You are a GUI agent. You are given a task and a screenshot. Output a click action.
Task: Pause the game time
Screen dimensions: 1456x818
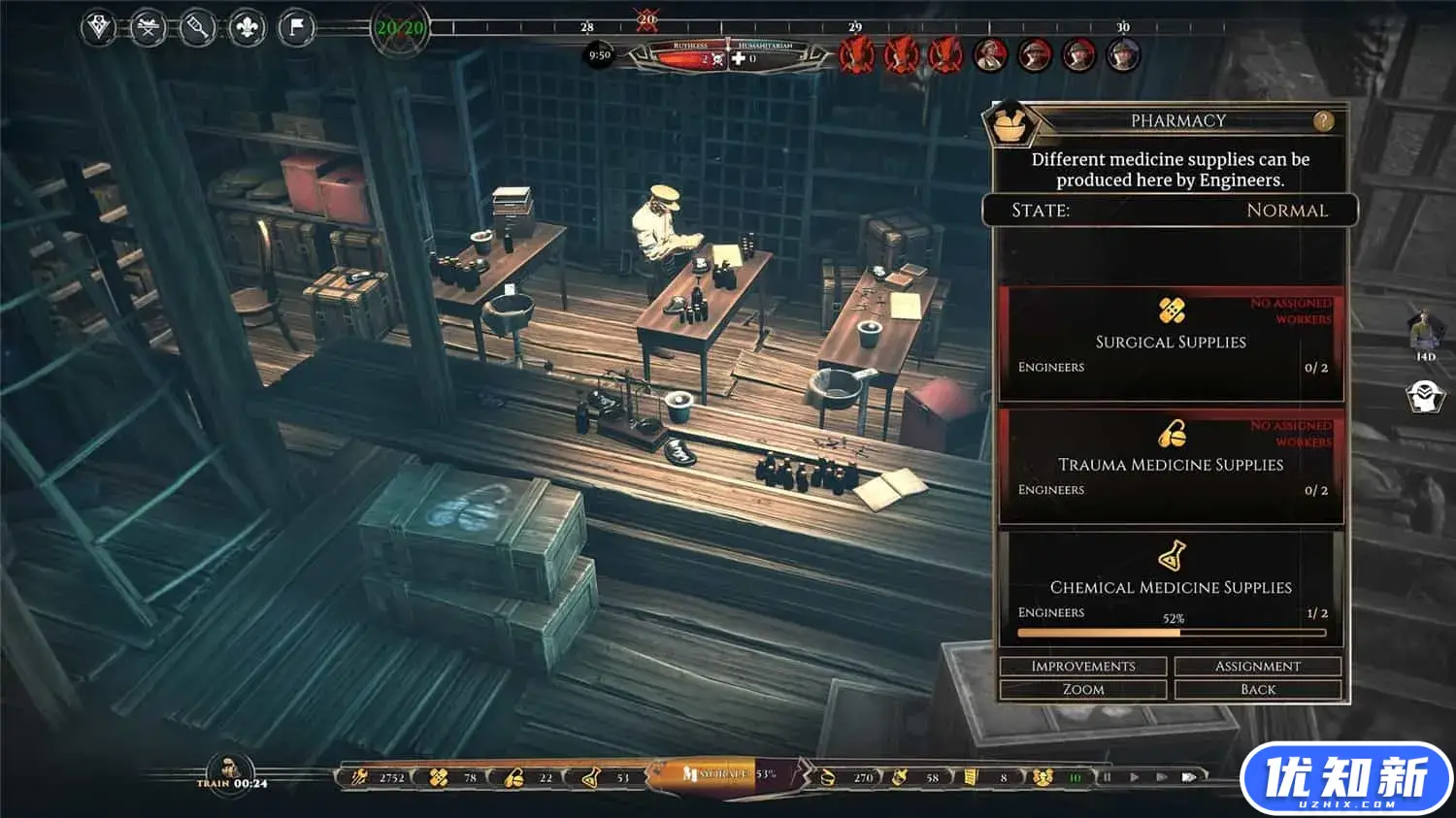[x=1106, y=777]
